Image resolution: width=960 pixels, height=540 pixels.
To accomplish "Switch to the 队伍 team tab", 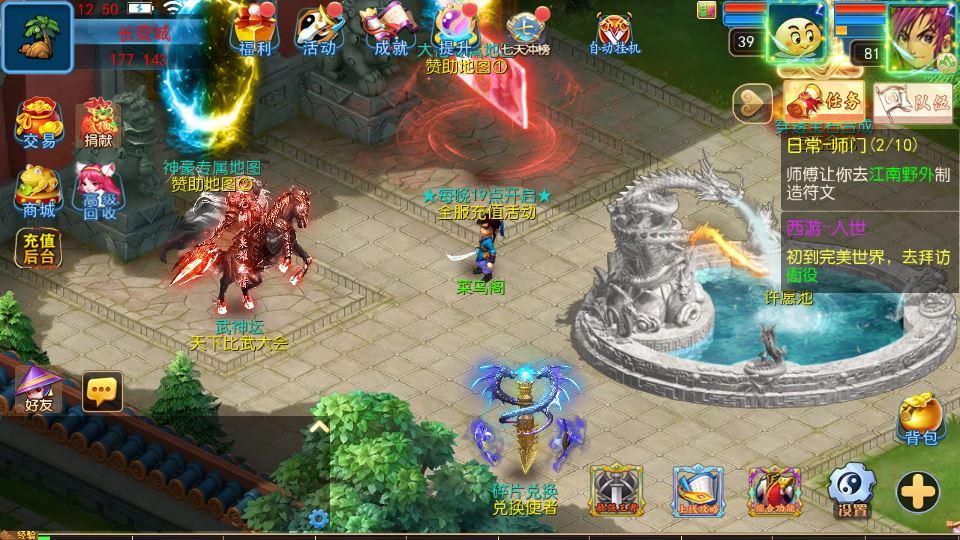I will point(898,101).
